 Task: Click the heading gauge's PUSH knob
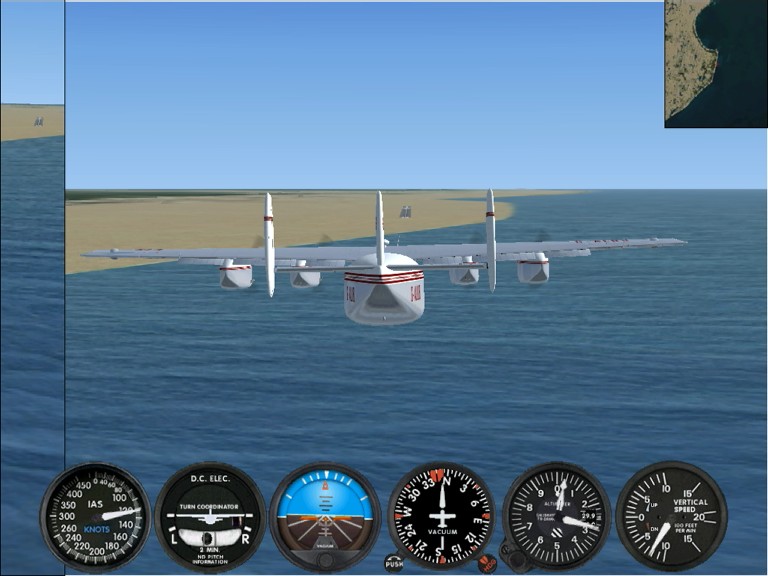pos(395,563)
